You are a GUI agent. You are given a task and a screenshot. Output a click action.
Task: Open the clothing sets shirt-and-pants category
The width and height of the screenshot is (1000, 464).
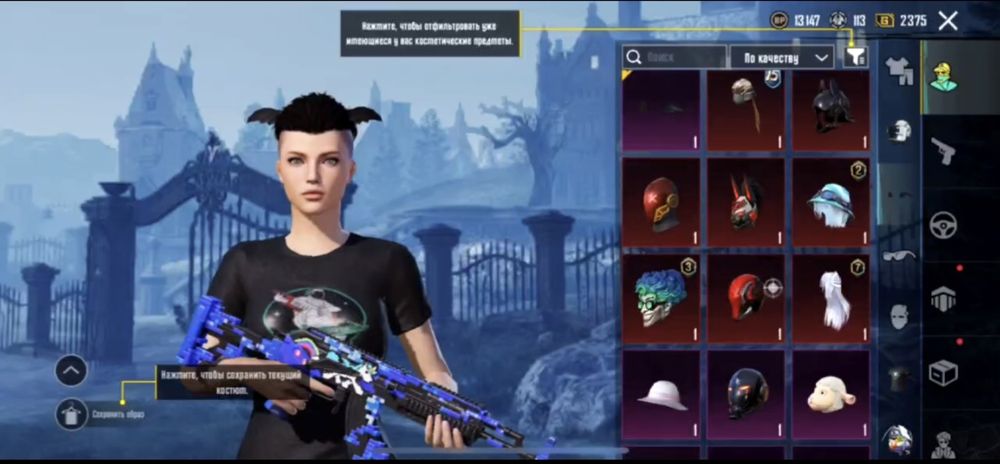click(x=900, y=71)
